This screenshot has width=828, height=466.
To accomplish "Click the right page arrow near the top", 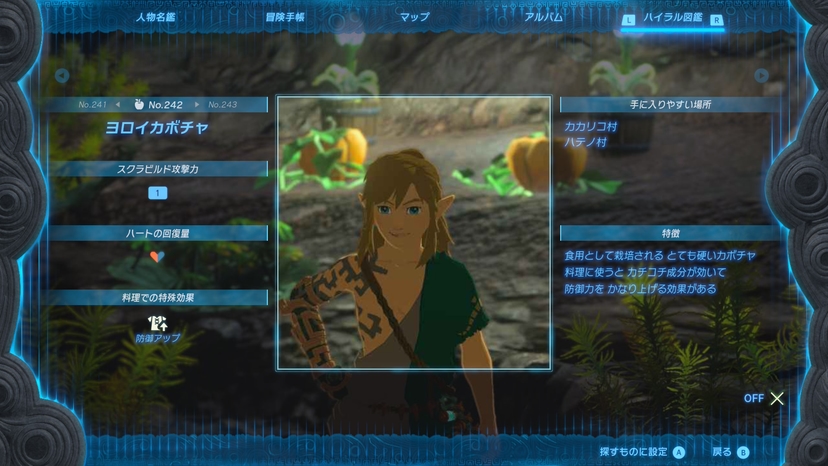I will (762, 75).
